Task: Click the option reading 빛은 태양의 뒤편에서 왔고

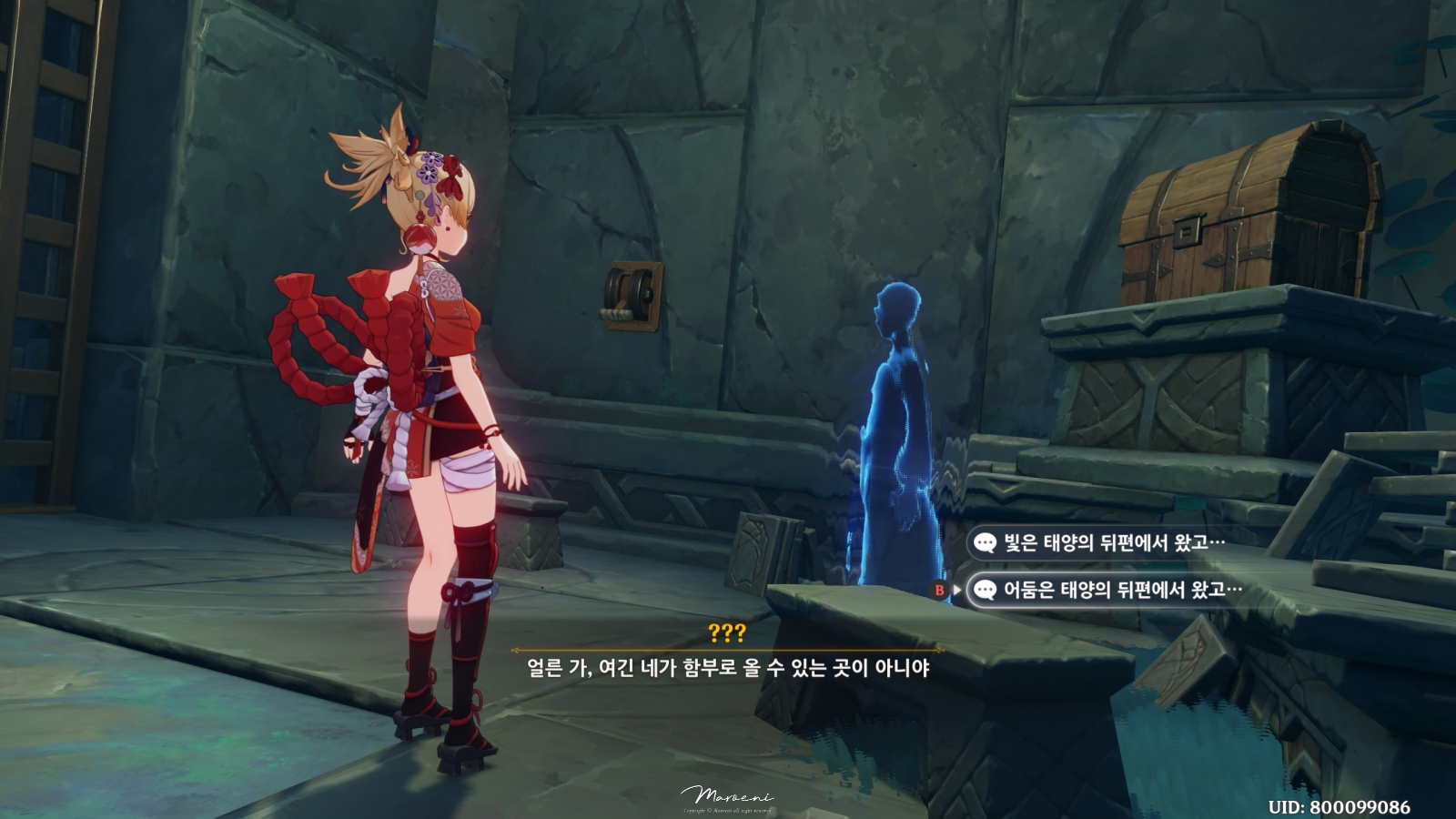Action: coord(1110,541)
